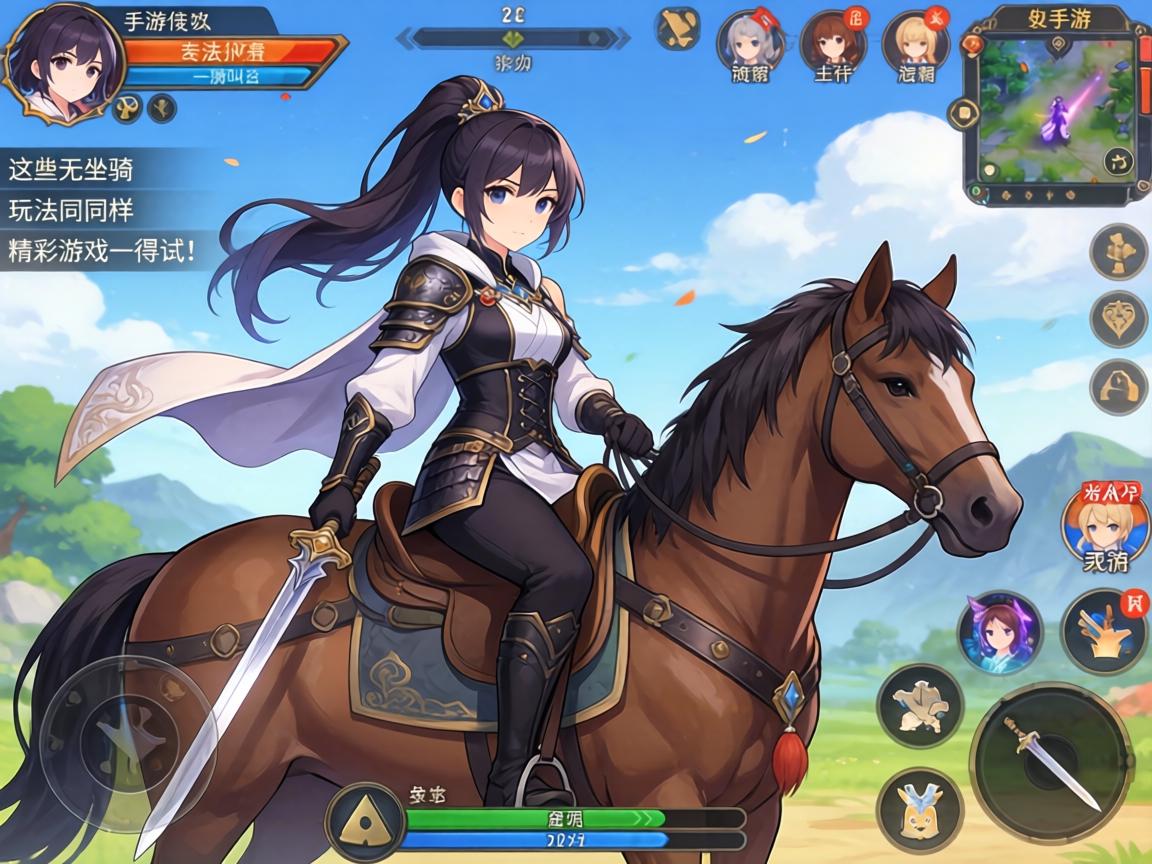Activate the horned fox mask skill

tap(919, 809)
